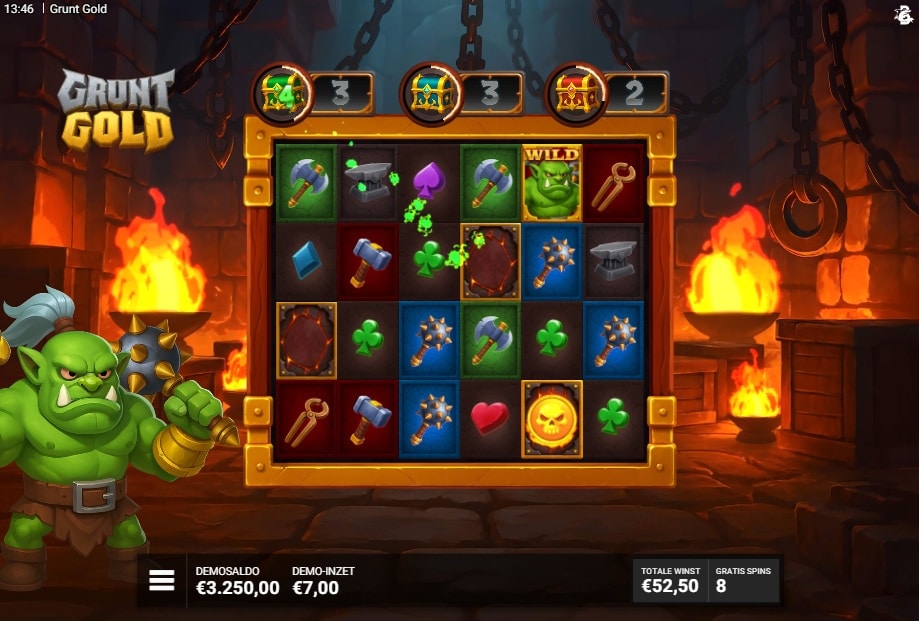Open the hamburger menu
Viewport: 919px width, 621px height.
tap(162, 581)
